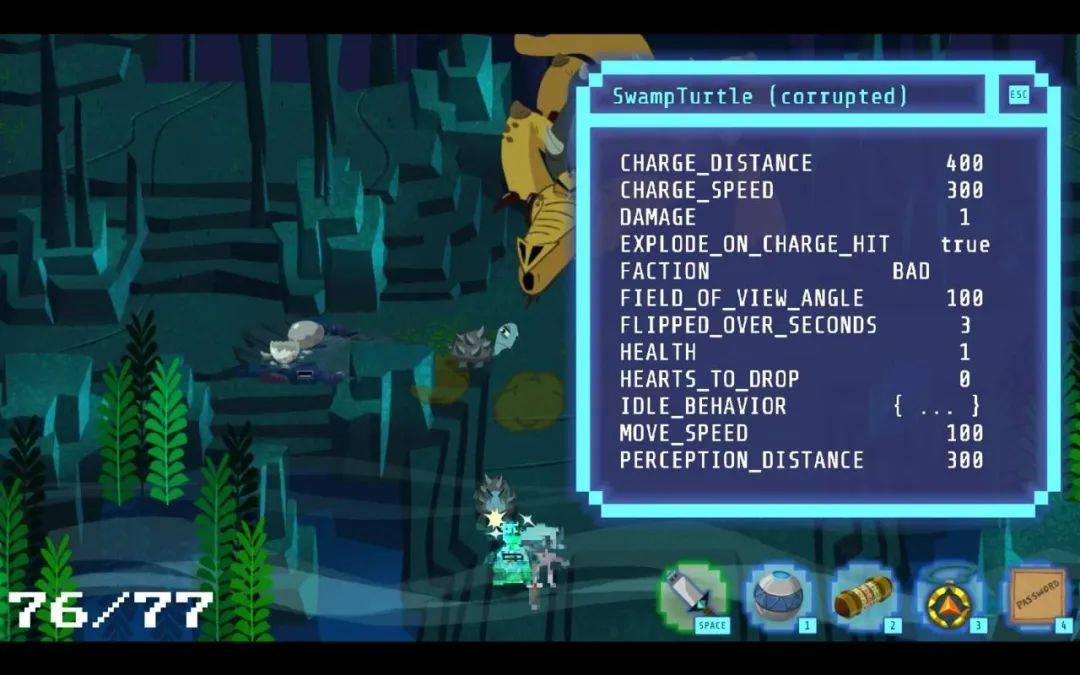Edit the HEARTS_TO_DROP value
The height and width of the screenshot is (675, 1080).
[964, 379]
